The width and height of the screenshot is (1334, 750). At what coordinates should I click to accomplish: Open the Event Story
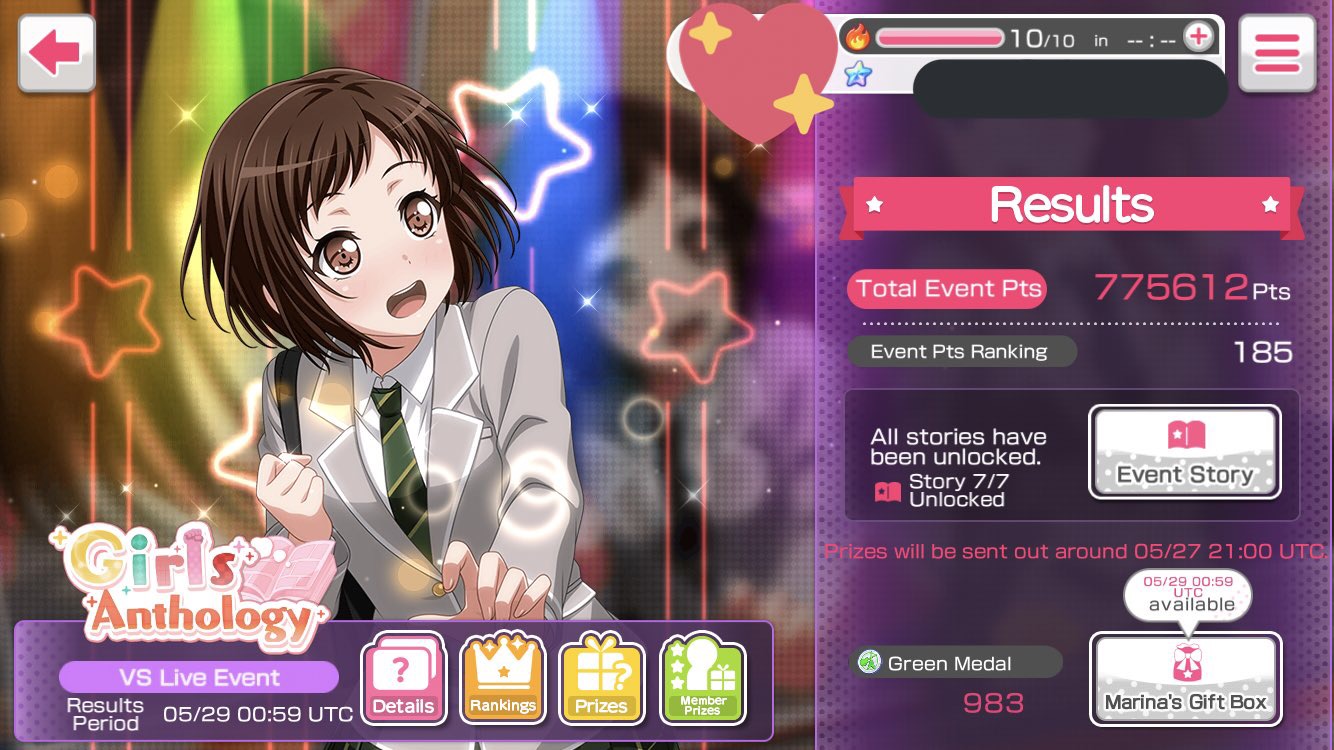click(x=1184, y=452)
